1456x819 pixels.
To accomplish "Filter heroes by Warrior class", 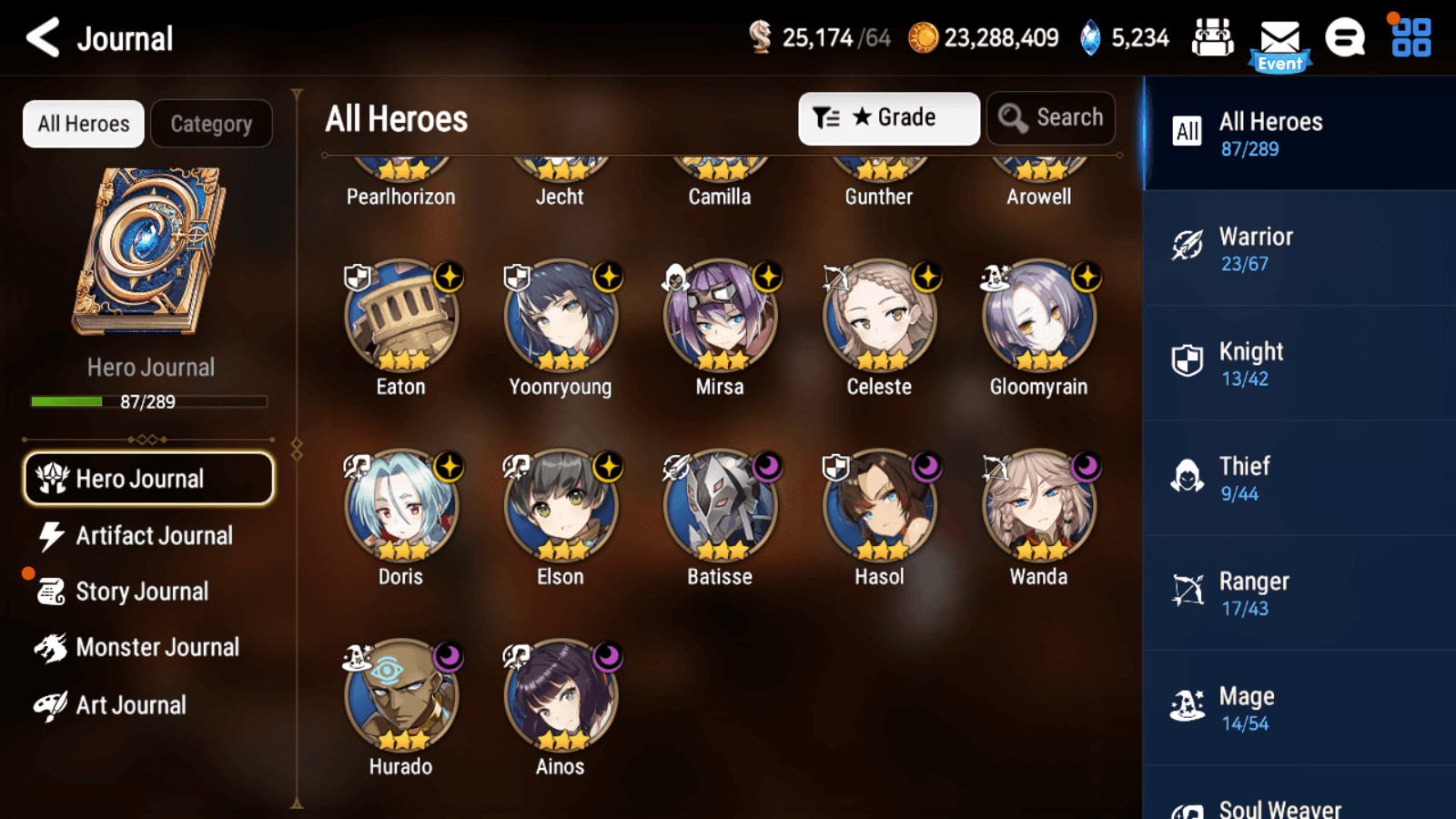I will point(1299,249).
